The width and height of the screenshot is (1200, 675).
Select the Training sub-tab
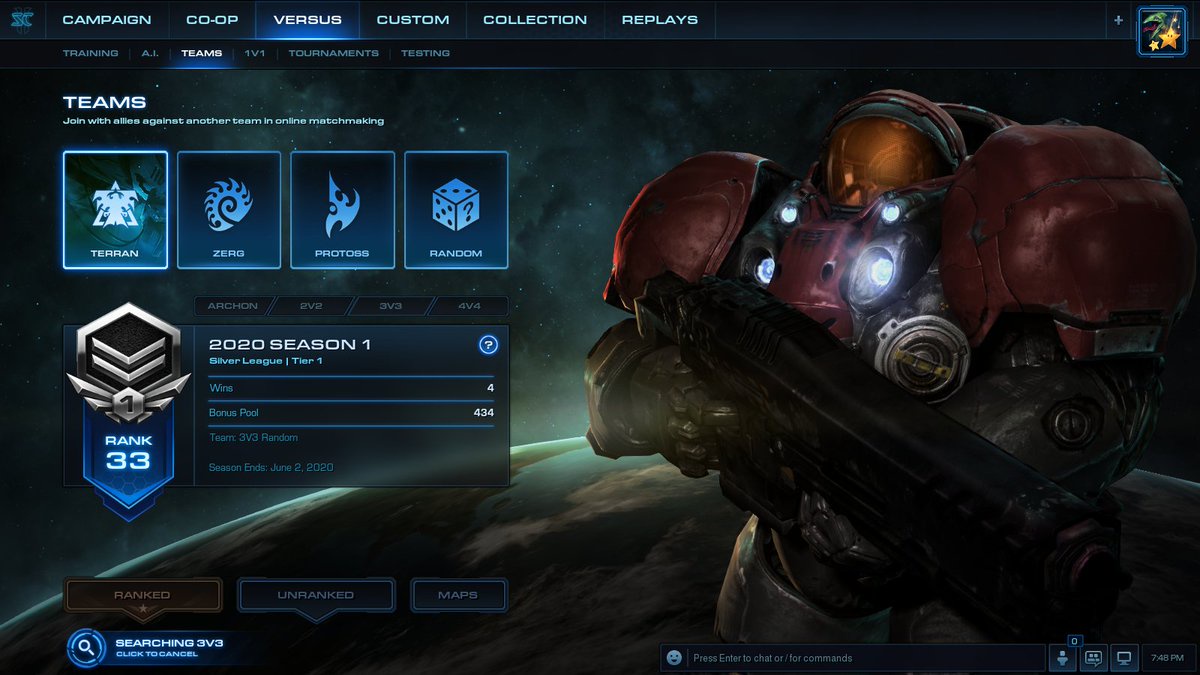(x=90, y=53)
